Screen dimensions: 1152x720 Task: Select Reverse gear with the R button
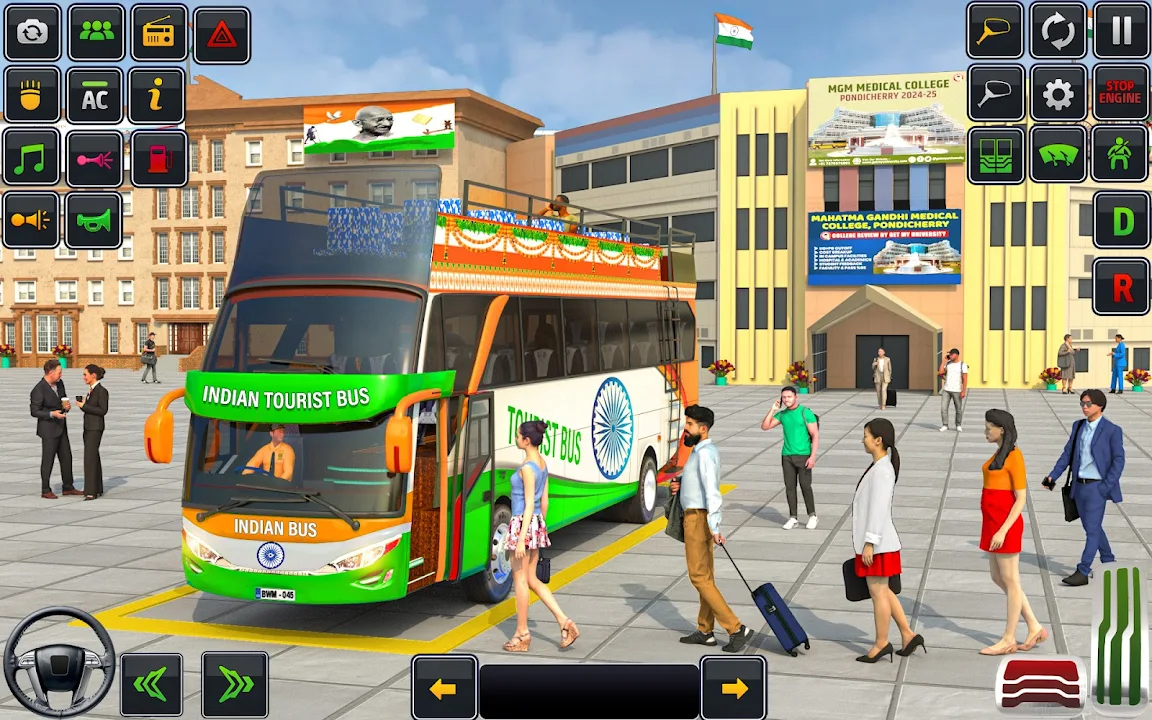1121,287
